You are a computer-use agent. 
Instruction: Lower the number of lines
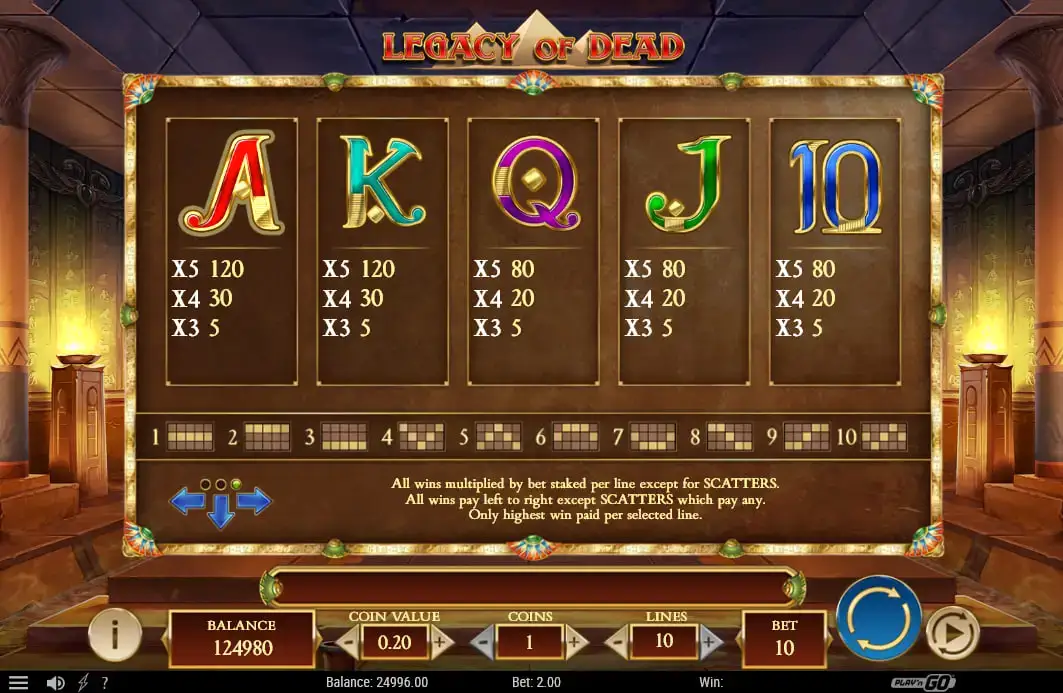coord(618,642)
